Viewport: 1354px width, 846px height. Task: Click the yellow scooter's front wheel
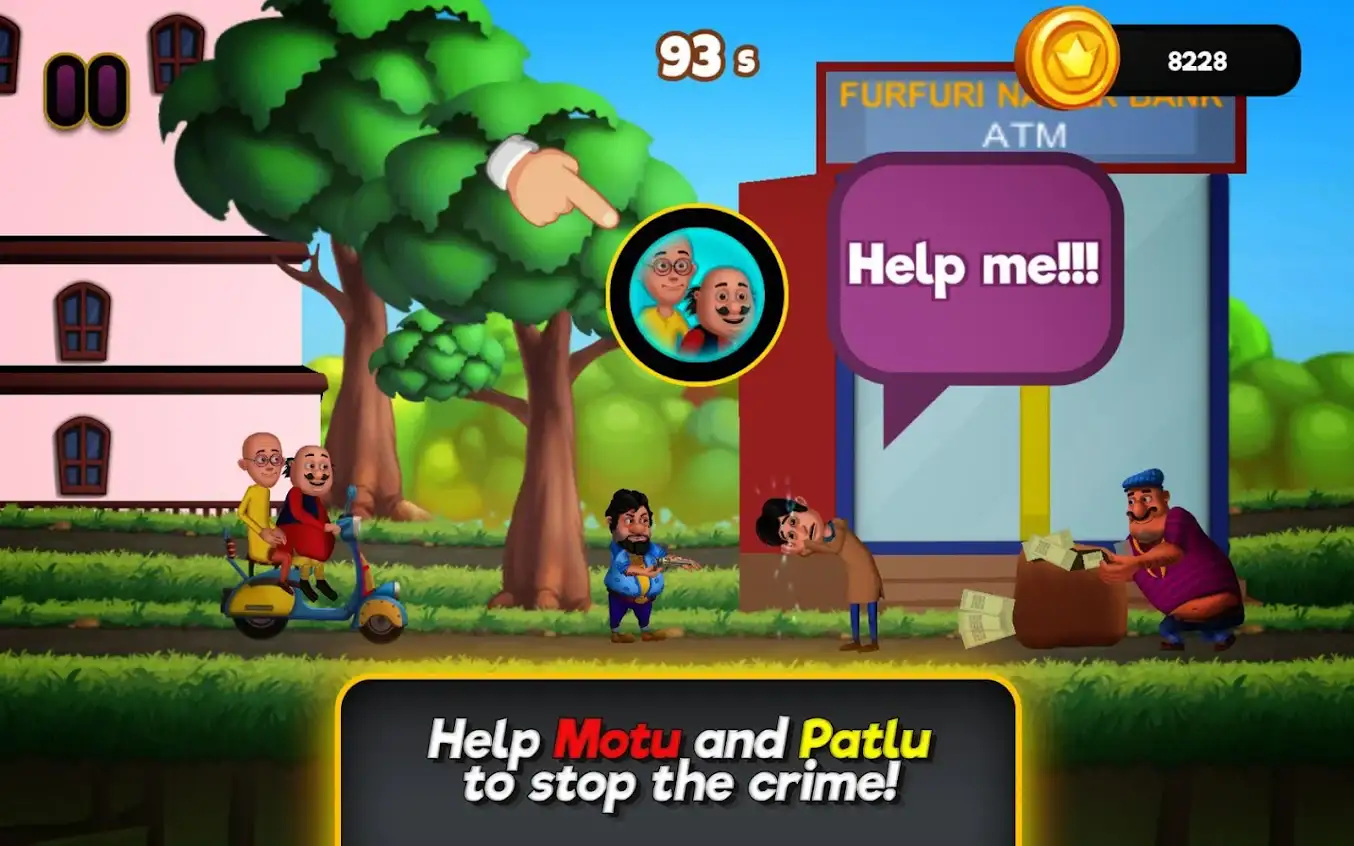coord(383,625)
